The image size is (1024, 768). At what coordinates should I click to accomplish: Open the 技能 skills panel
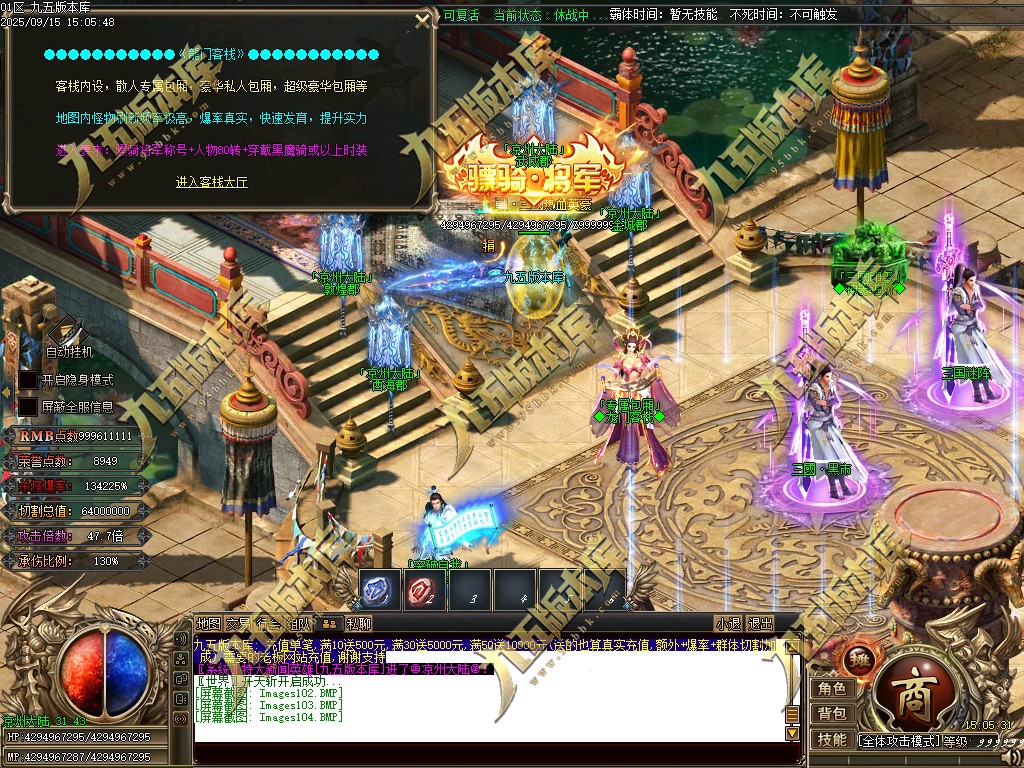coord(831,739)
